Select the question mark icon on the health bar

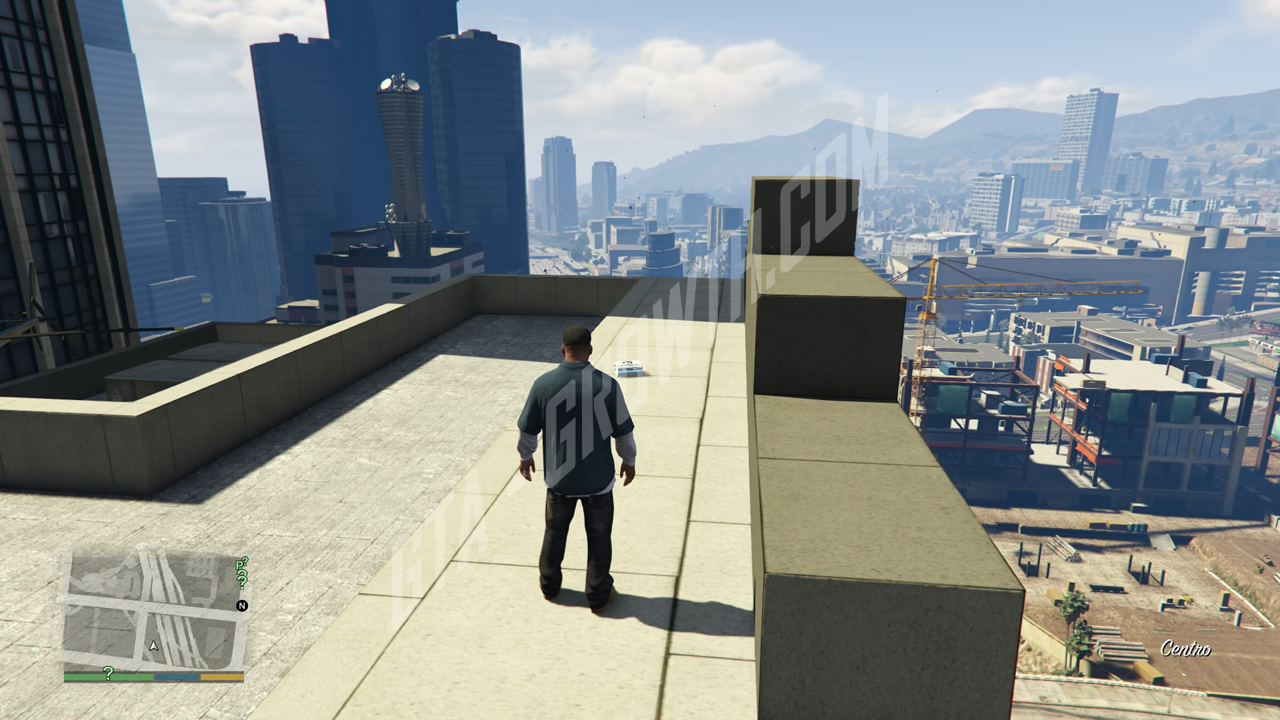tap(108, 672)
